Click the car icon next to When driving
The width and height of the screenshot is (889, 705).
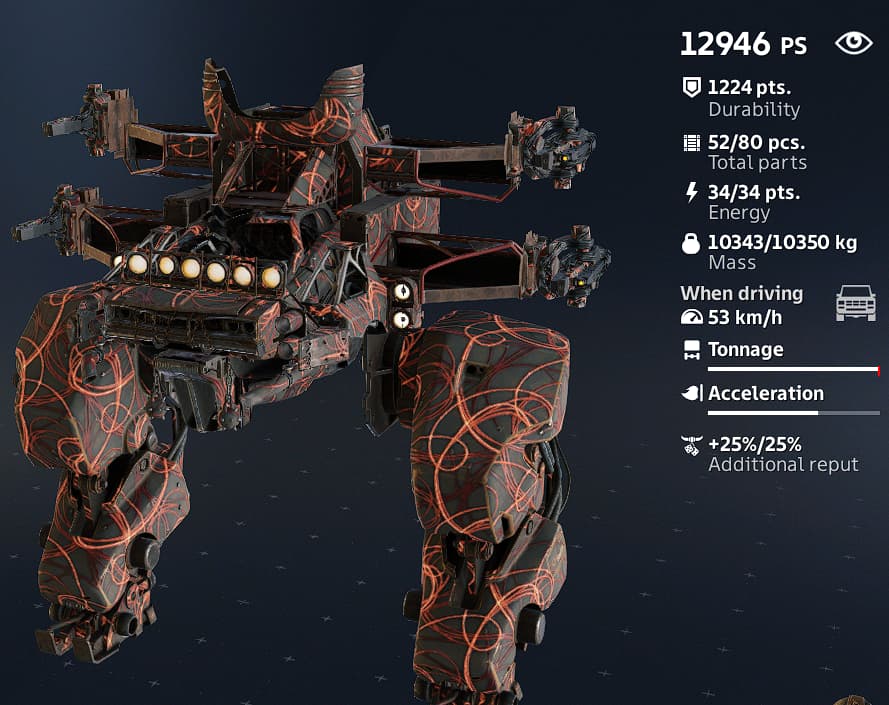coord(855,302)
